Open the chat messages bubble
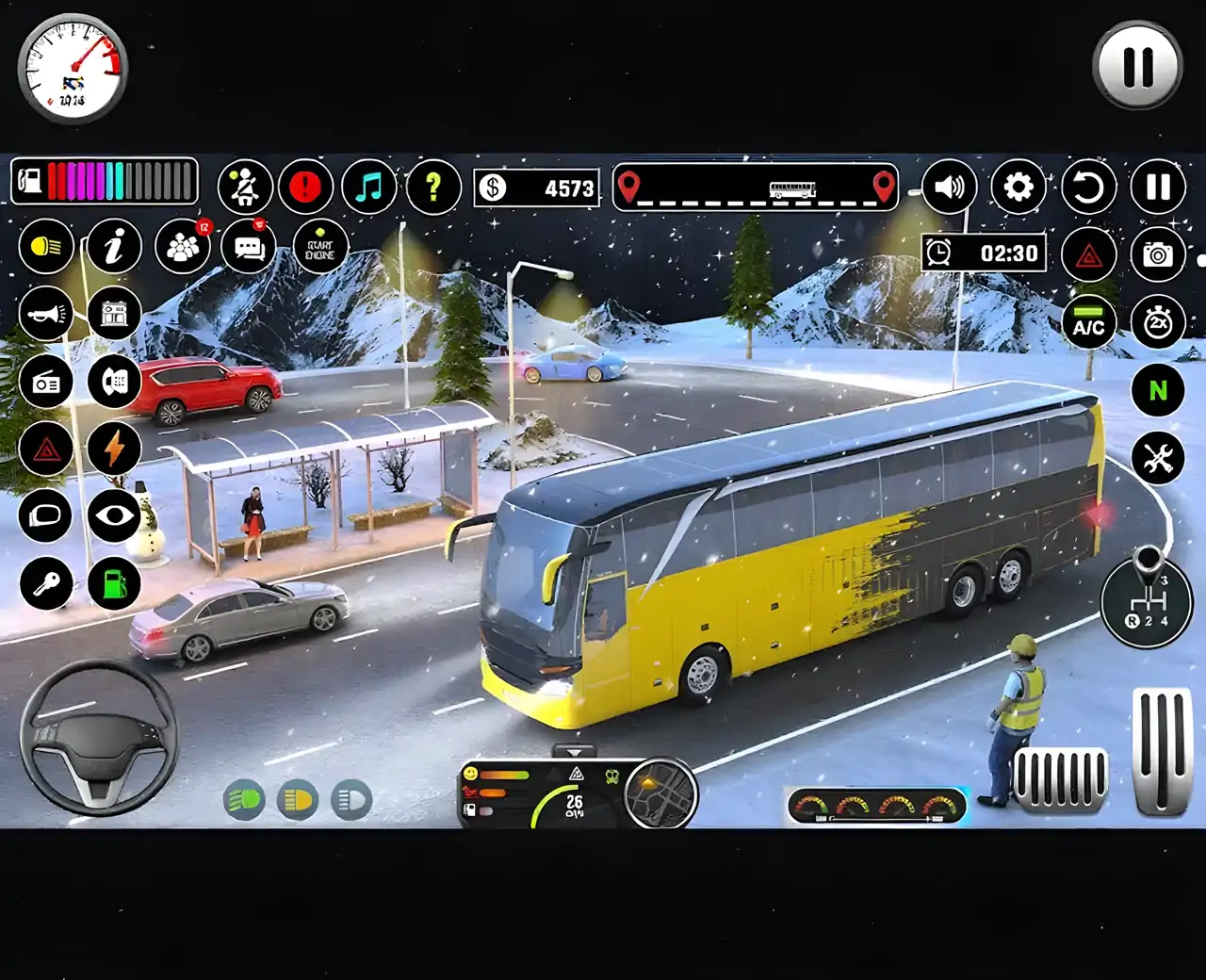The image size is (1206, 980). click(x=249, y=247)
